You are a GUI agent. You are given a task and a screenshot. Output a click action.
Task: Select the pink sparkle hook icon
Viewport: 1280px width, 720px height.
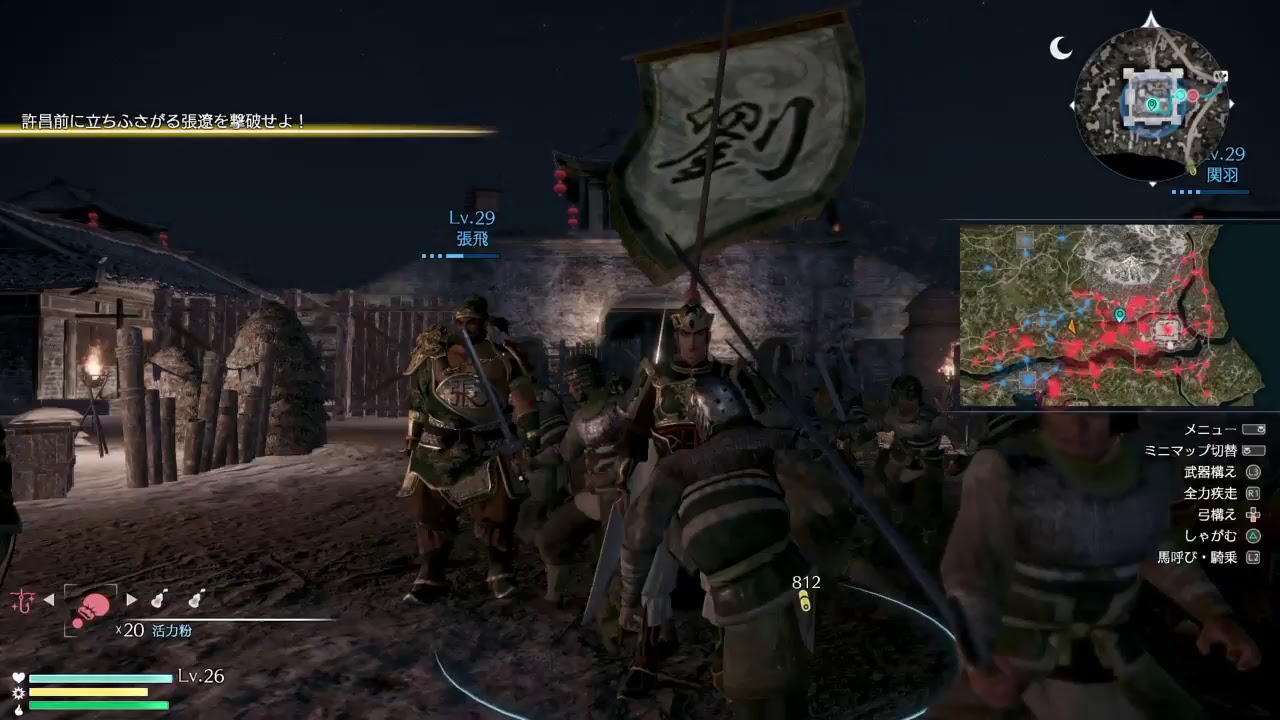pos(21,600)
